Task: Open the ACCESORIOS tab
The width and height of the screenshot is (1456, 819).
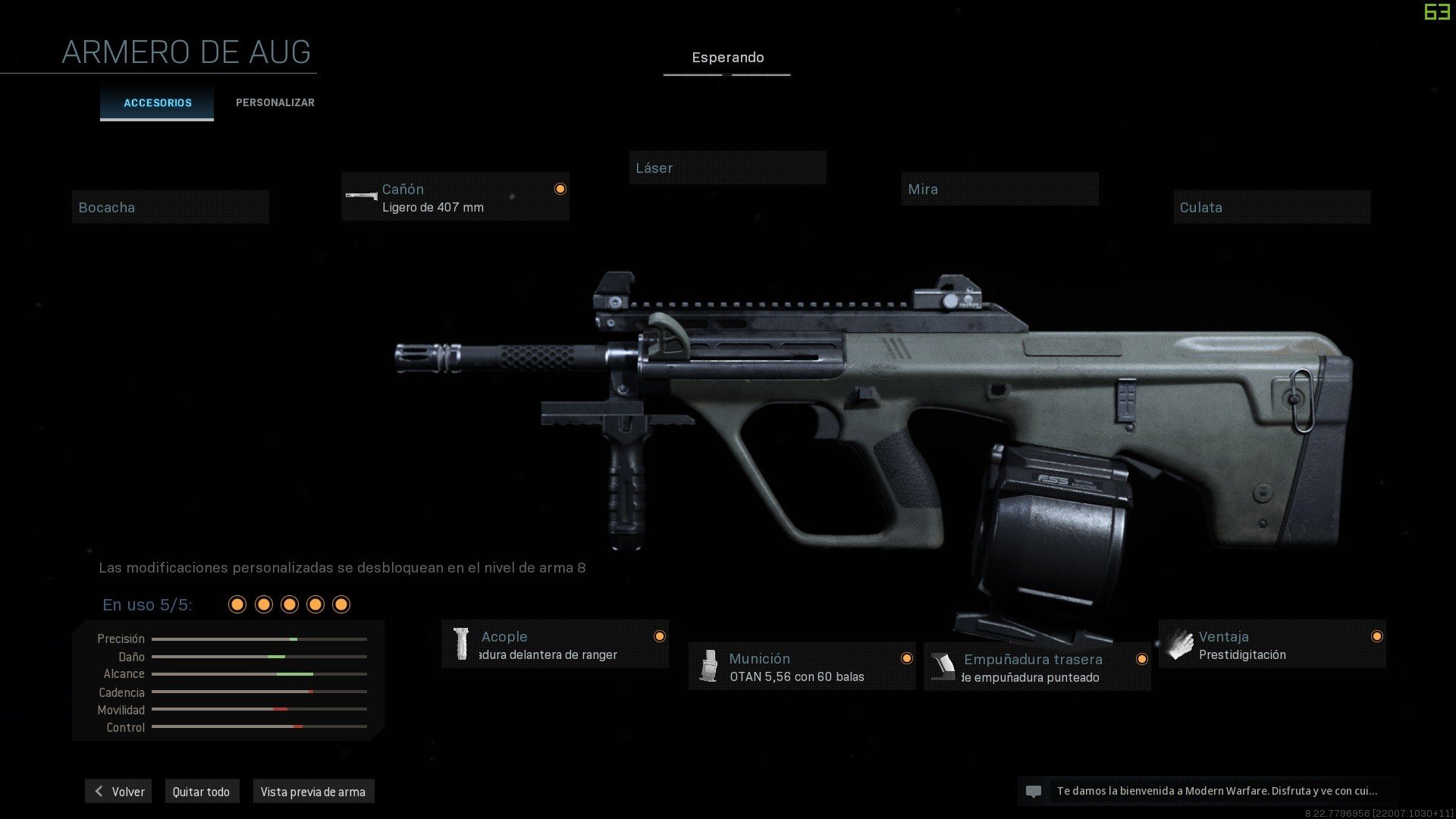Action: point(157,103)
